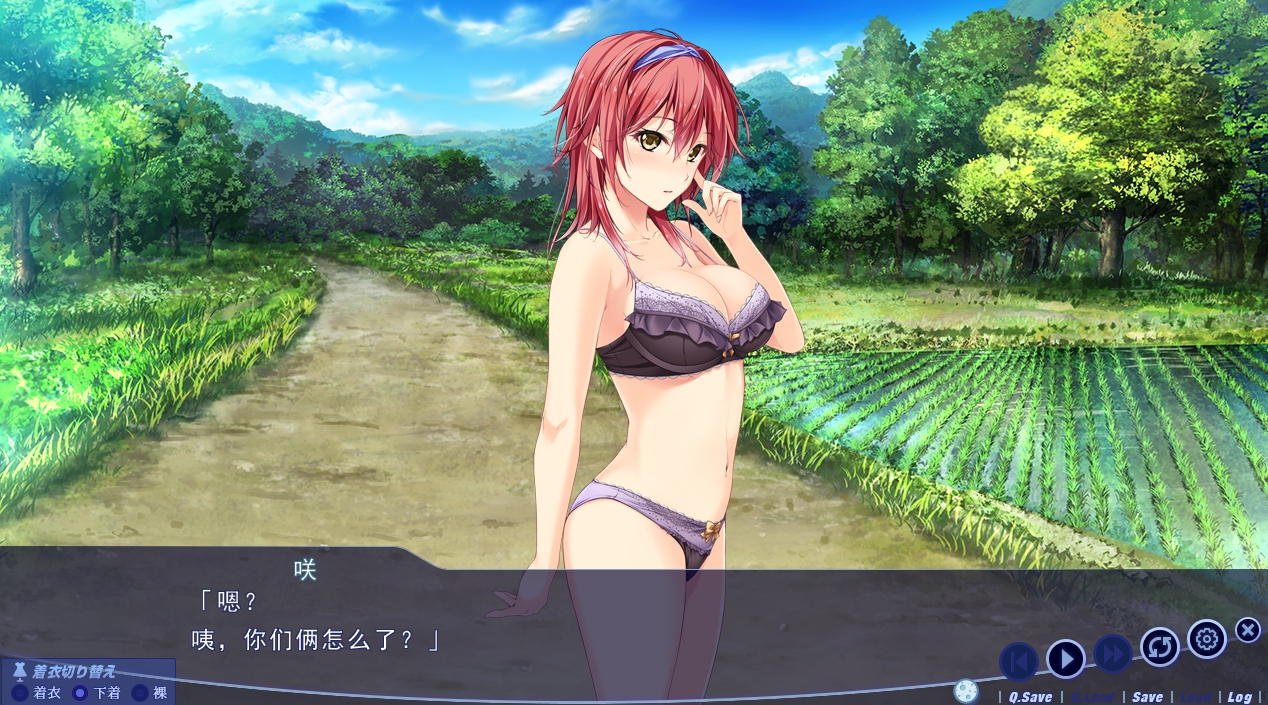Show the dialogue Log

(1239, 697)
